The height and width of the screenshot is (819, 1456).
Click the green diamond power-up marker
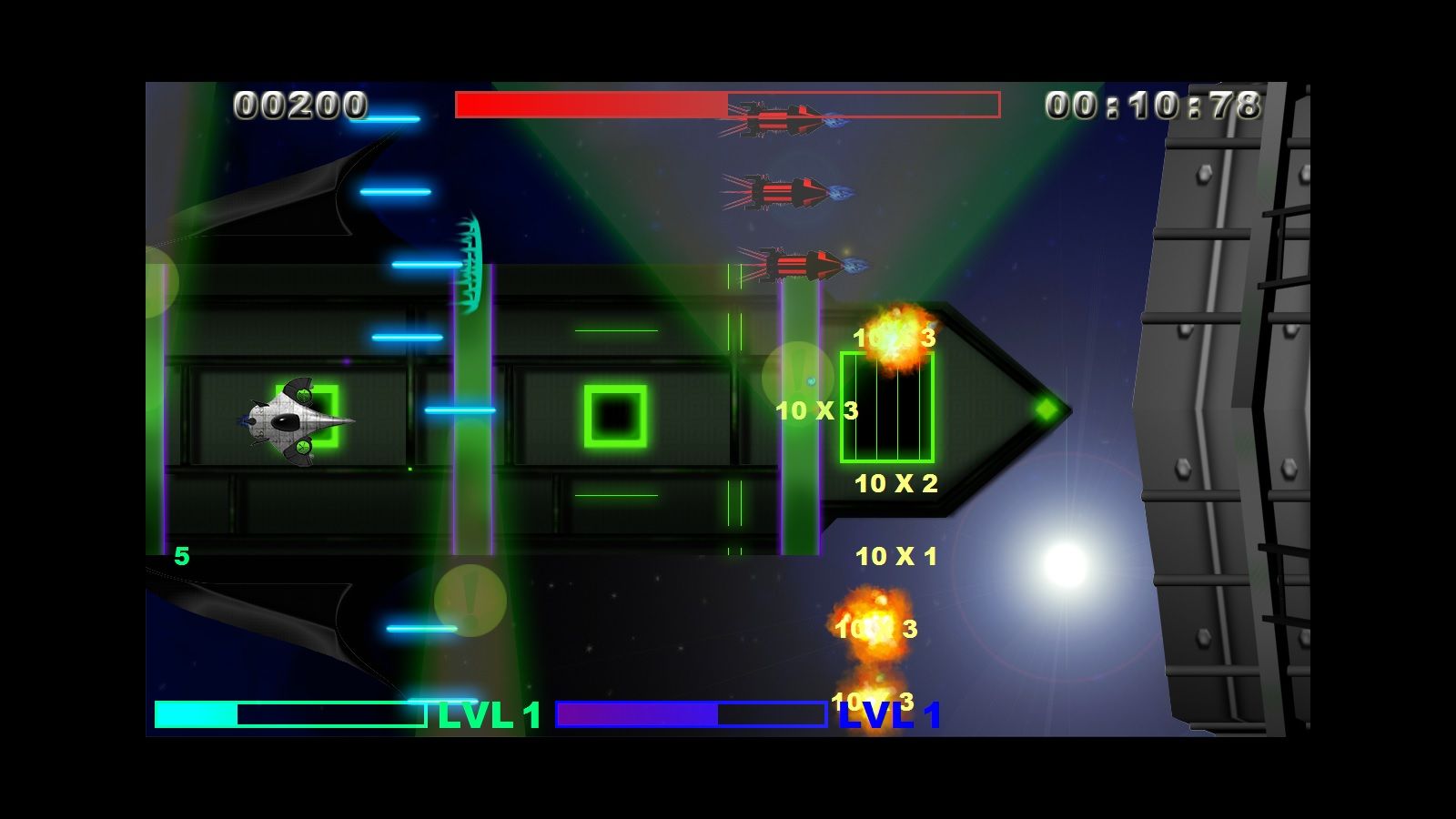click(x=1045, y=409)
